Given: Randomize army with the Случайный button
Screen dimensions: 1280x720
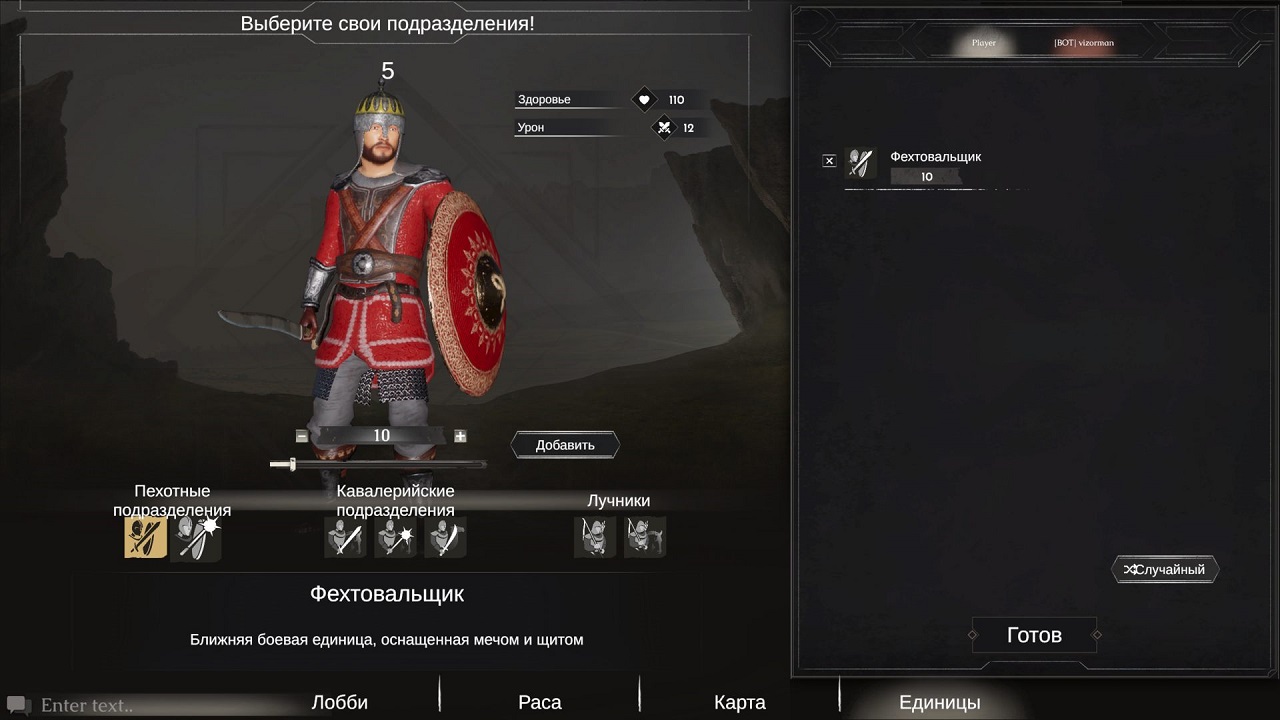Looking at the screenshot, I should (1165, 570).
